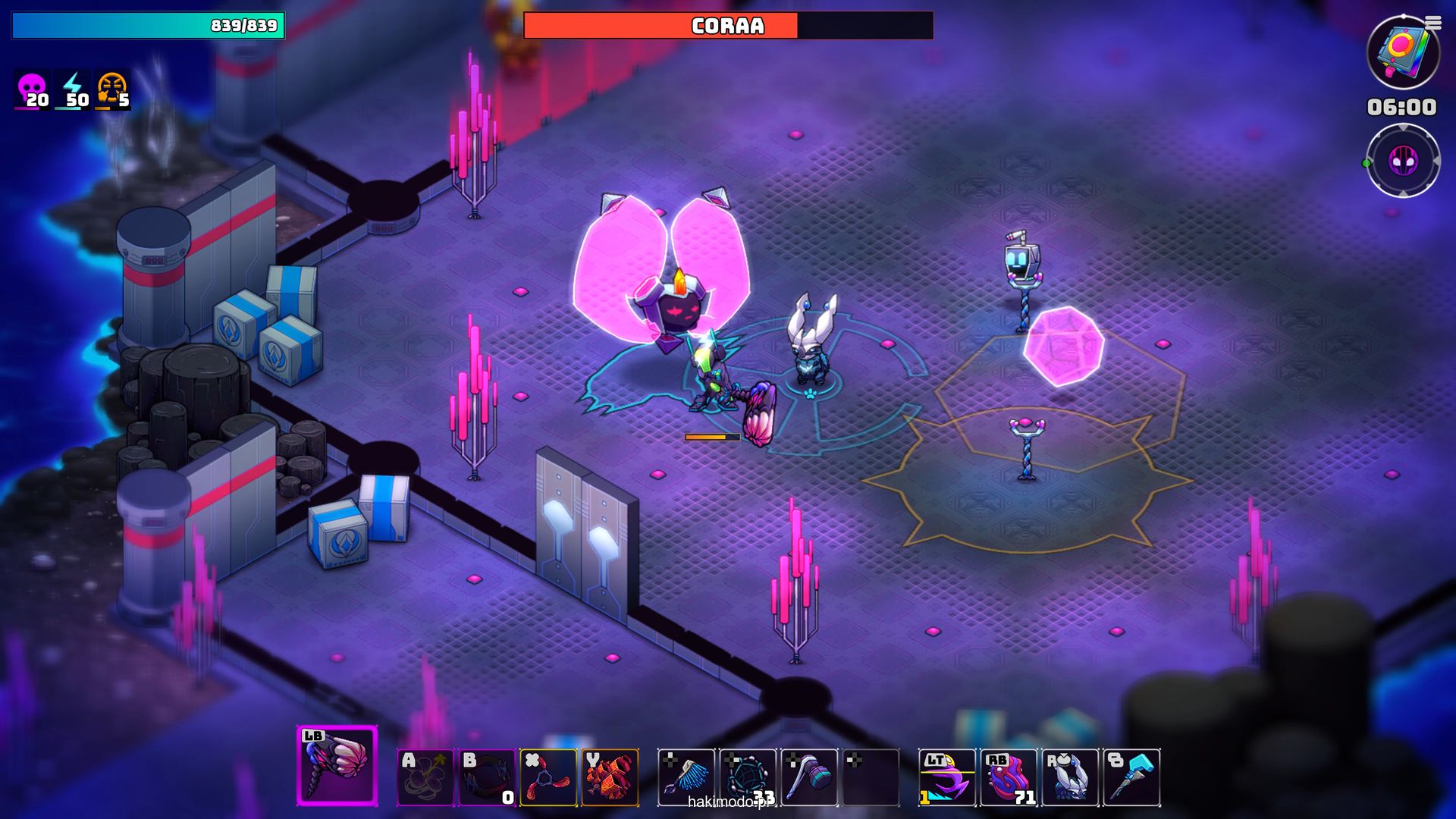This screenshot has height=819, width=1456.
Task: Pick the teal-headed hammer tool slot
Action: (x=809, y=777)
